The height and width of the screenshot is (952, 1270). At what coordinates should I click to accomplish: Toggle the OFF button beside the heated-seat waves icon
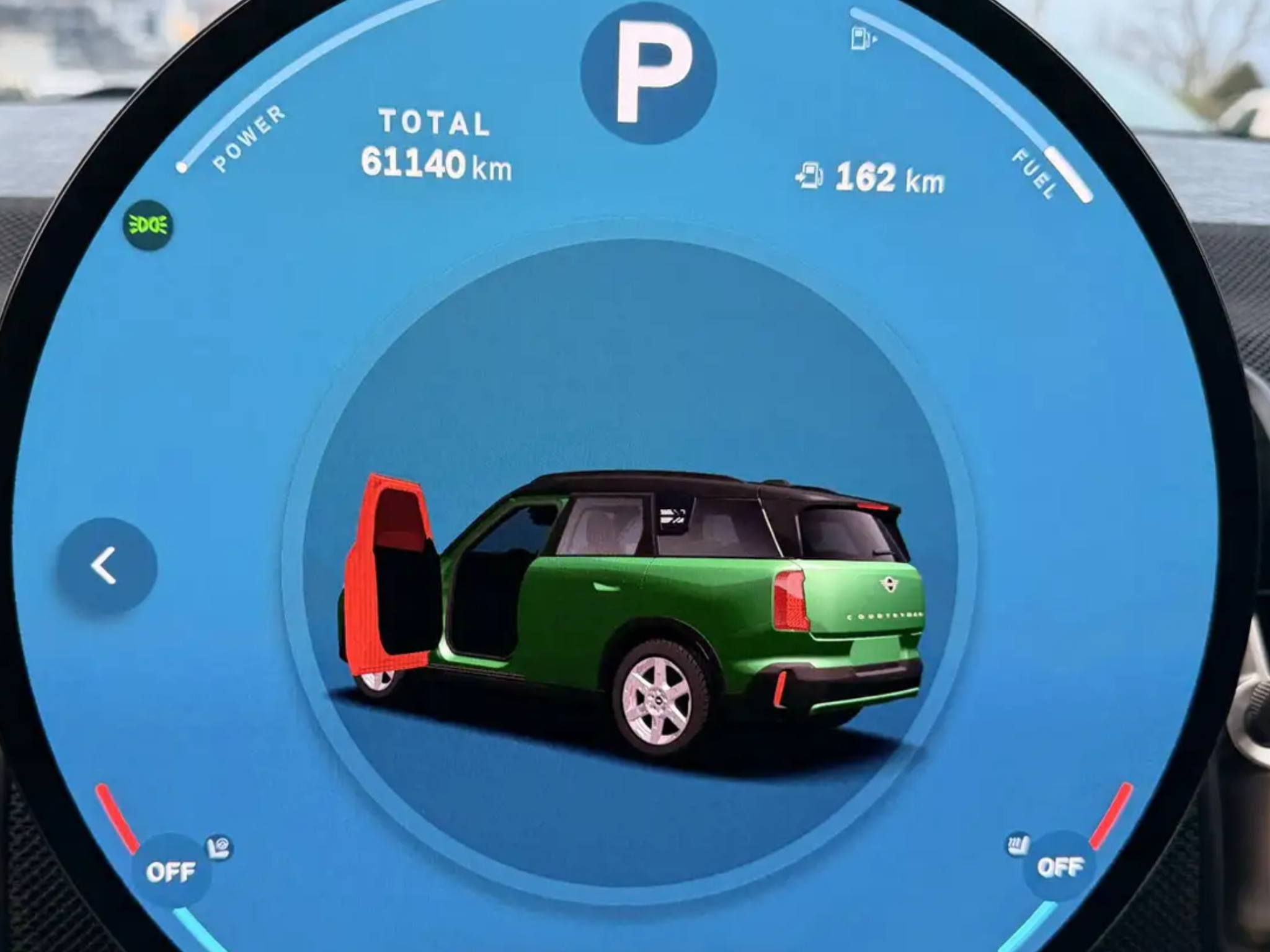1060,866
